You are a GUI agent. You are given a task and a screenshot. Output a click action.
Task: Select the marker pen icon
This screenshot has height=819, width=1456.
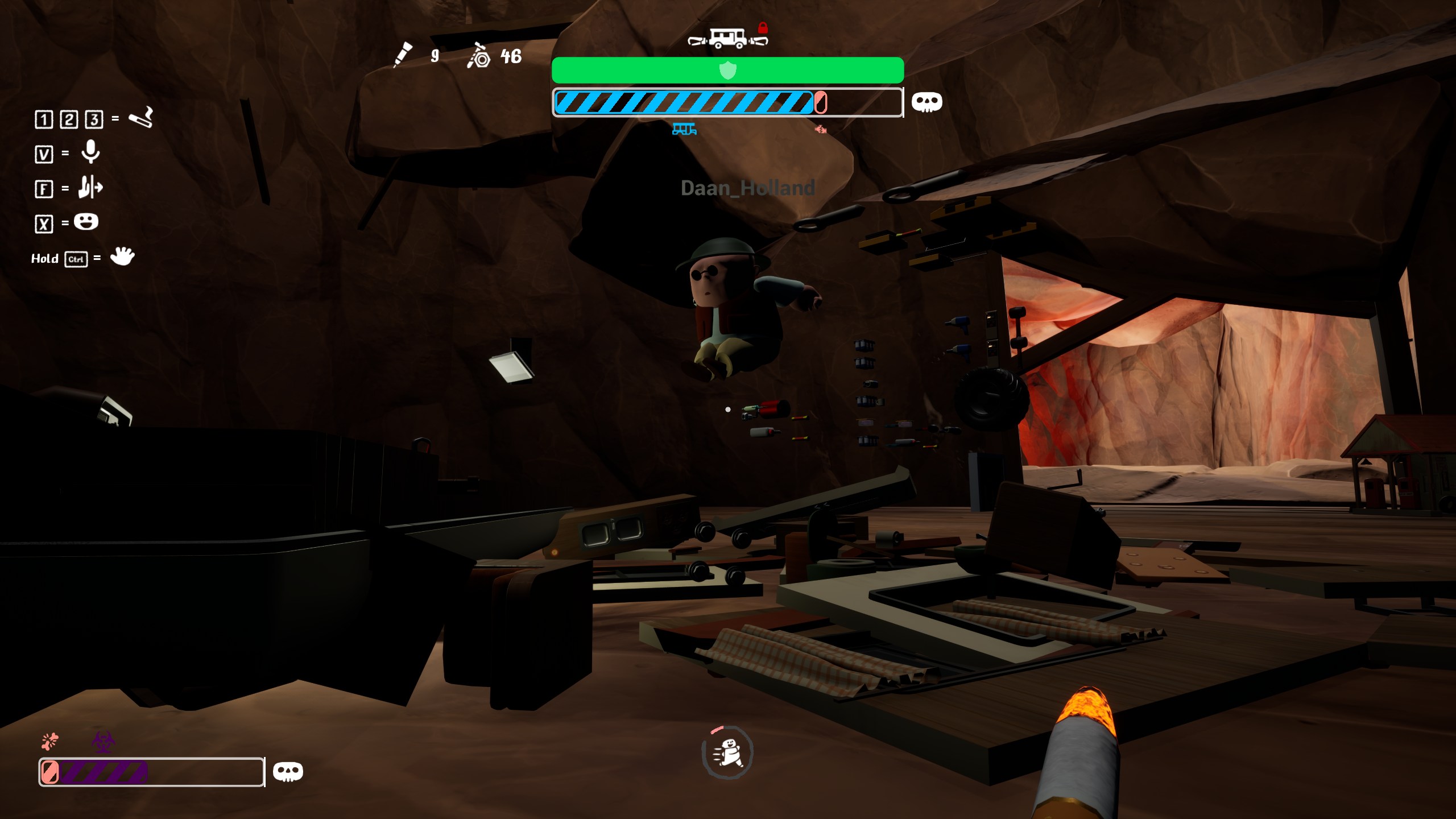403,55
